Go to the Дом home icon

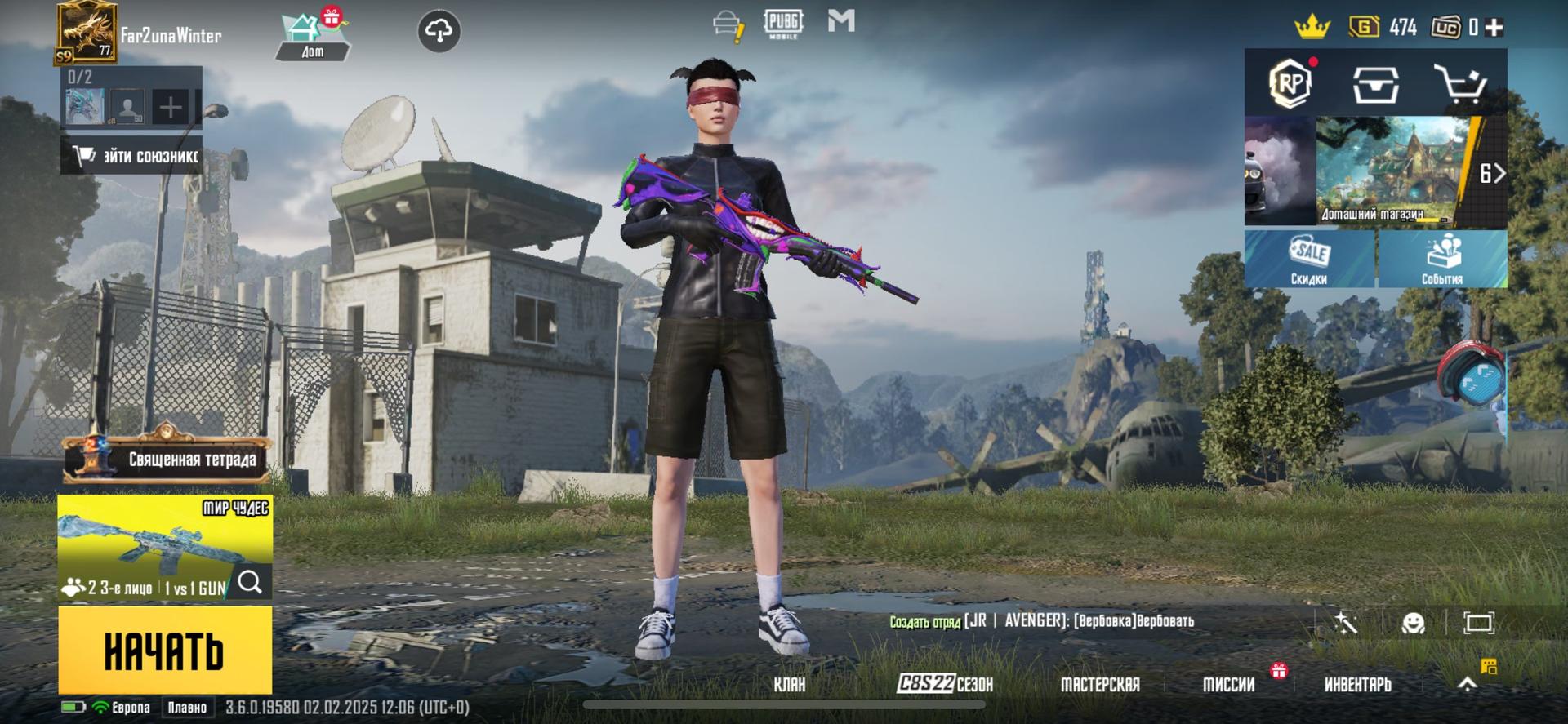pos(312,37)
